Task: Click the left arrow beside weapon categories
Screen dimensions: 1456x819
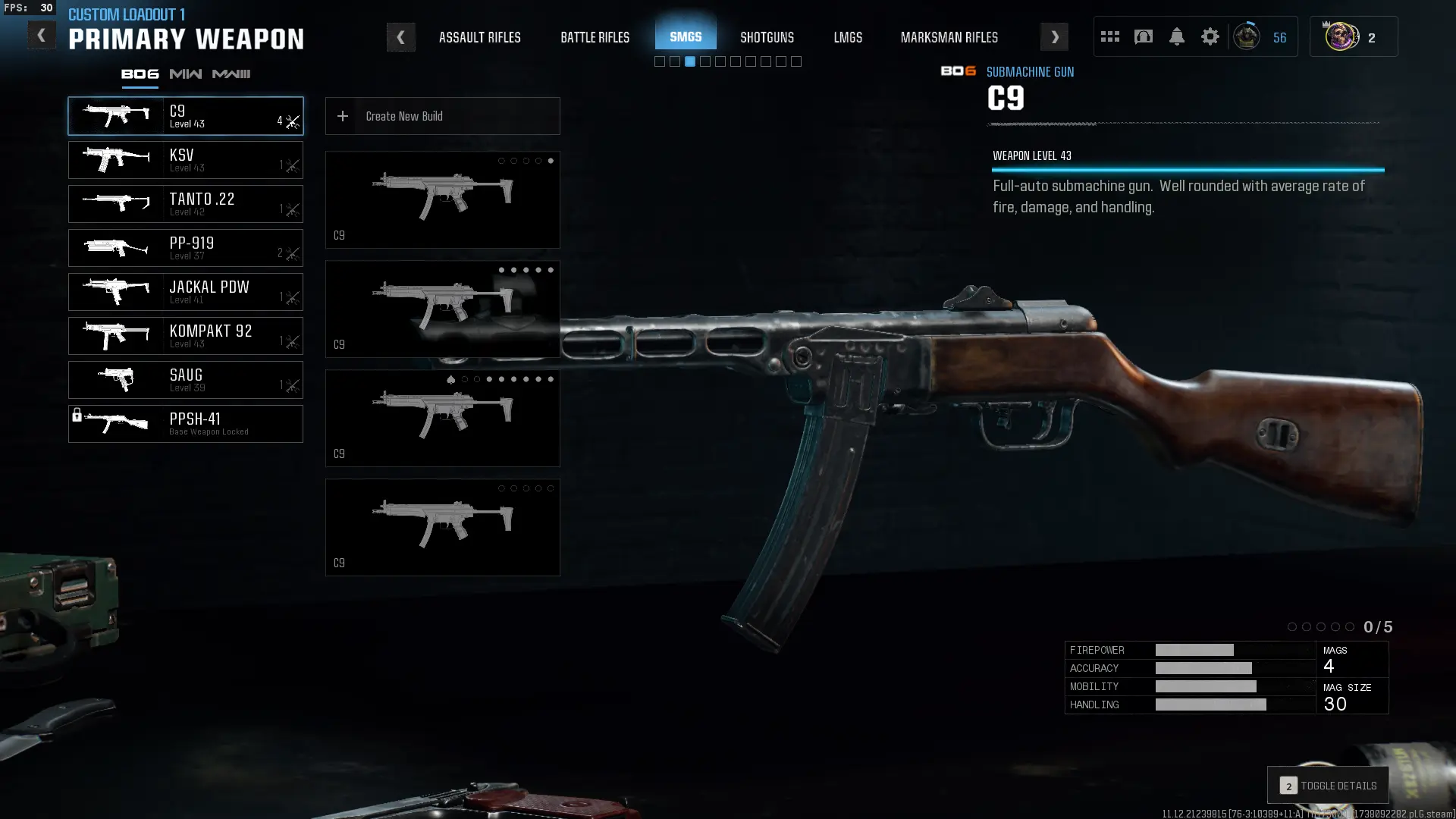Action: (x=400, y=37)
